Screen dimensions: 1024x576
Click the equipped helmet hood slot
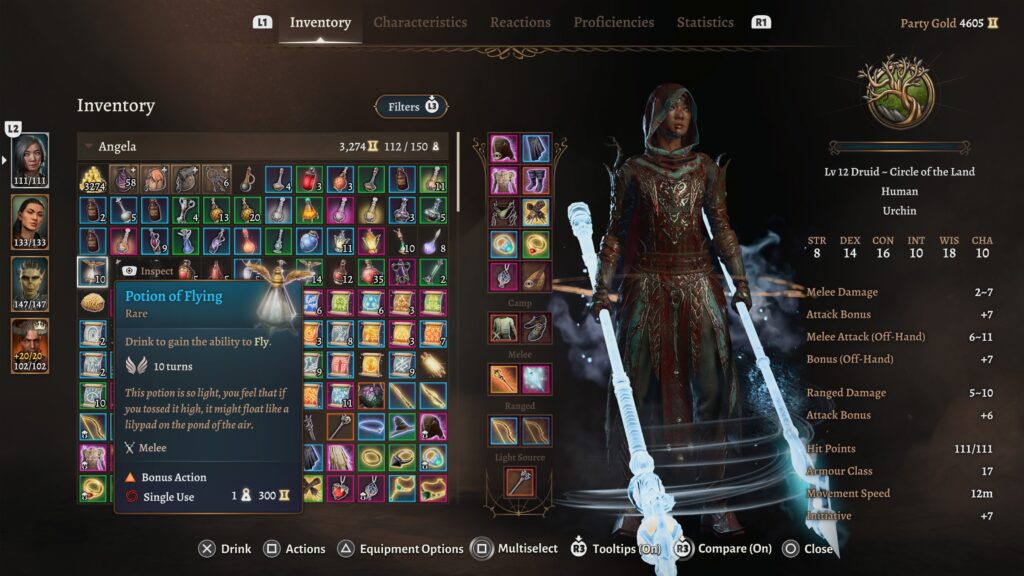click(x=504, y=149)
